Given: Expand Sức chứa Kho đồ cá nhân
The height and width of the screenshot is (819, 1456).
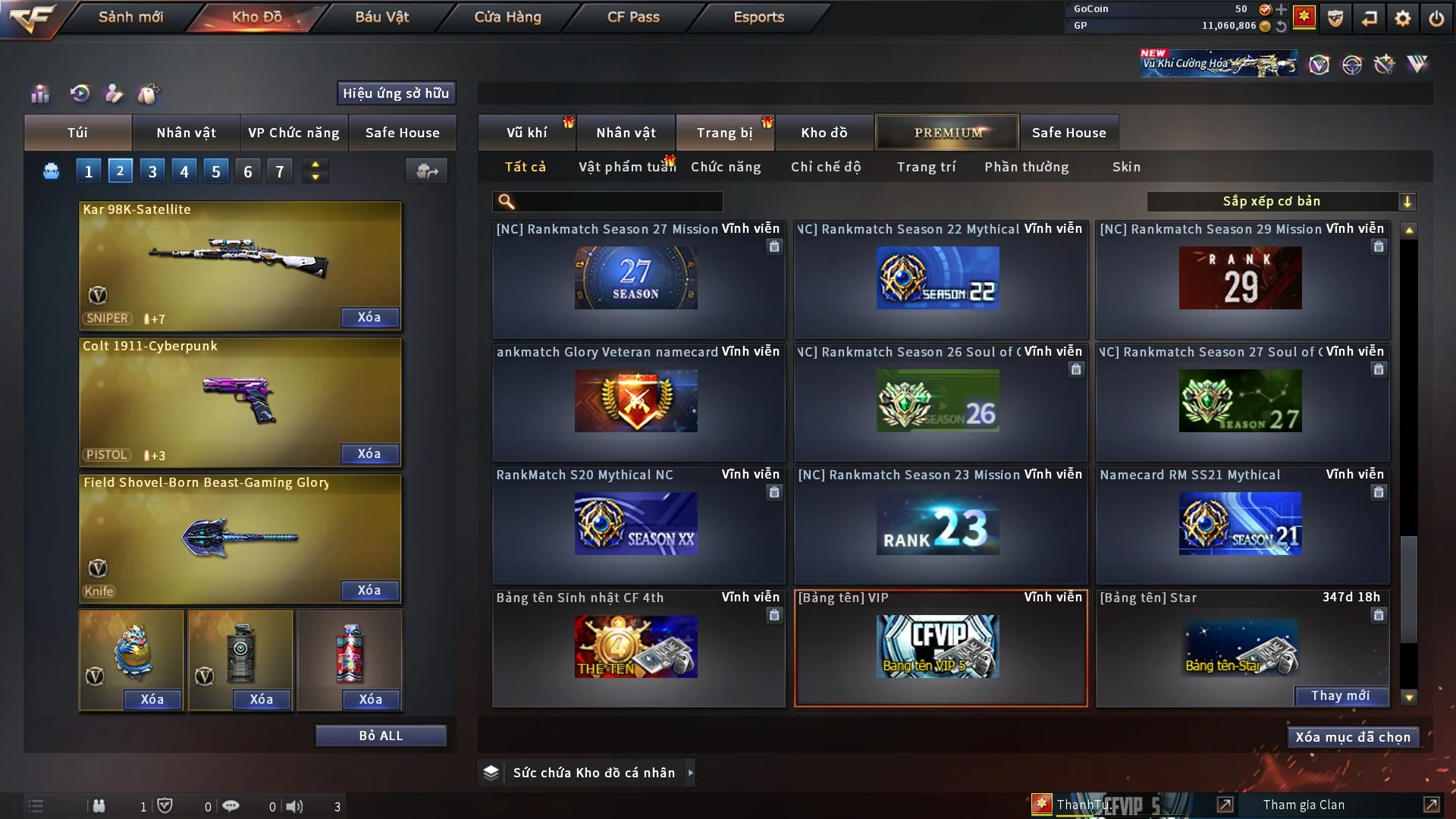Looking at the screenshot, I should (x=689, y=773).
